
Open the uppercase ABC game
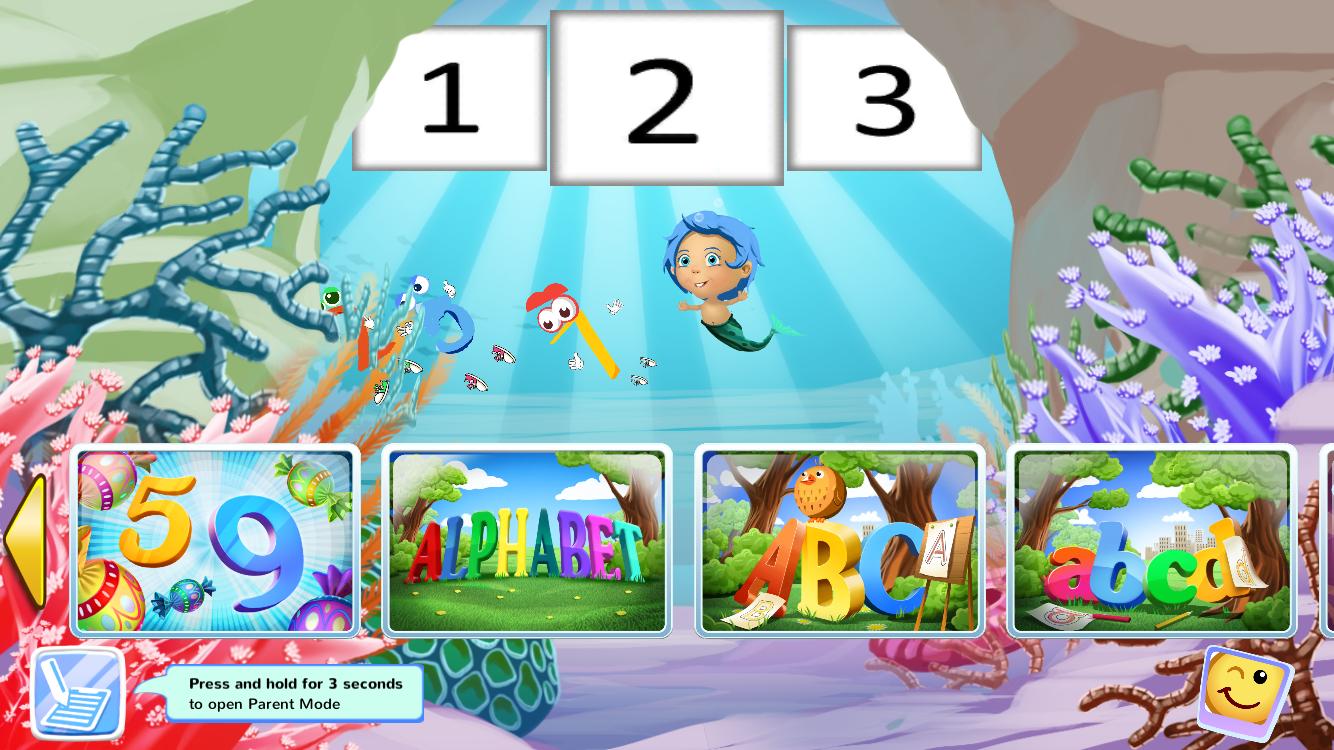pyautogui.click(x=838, y=543)
